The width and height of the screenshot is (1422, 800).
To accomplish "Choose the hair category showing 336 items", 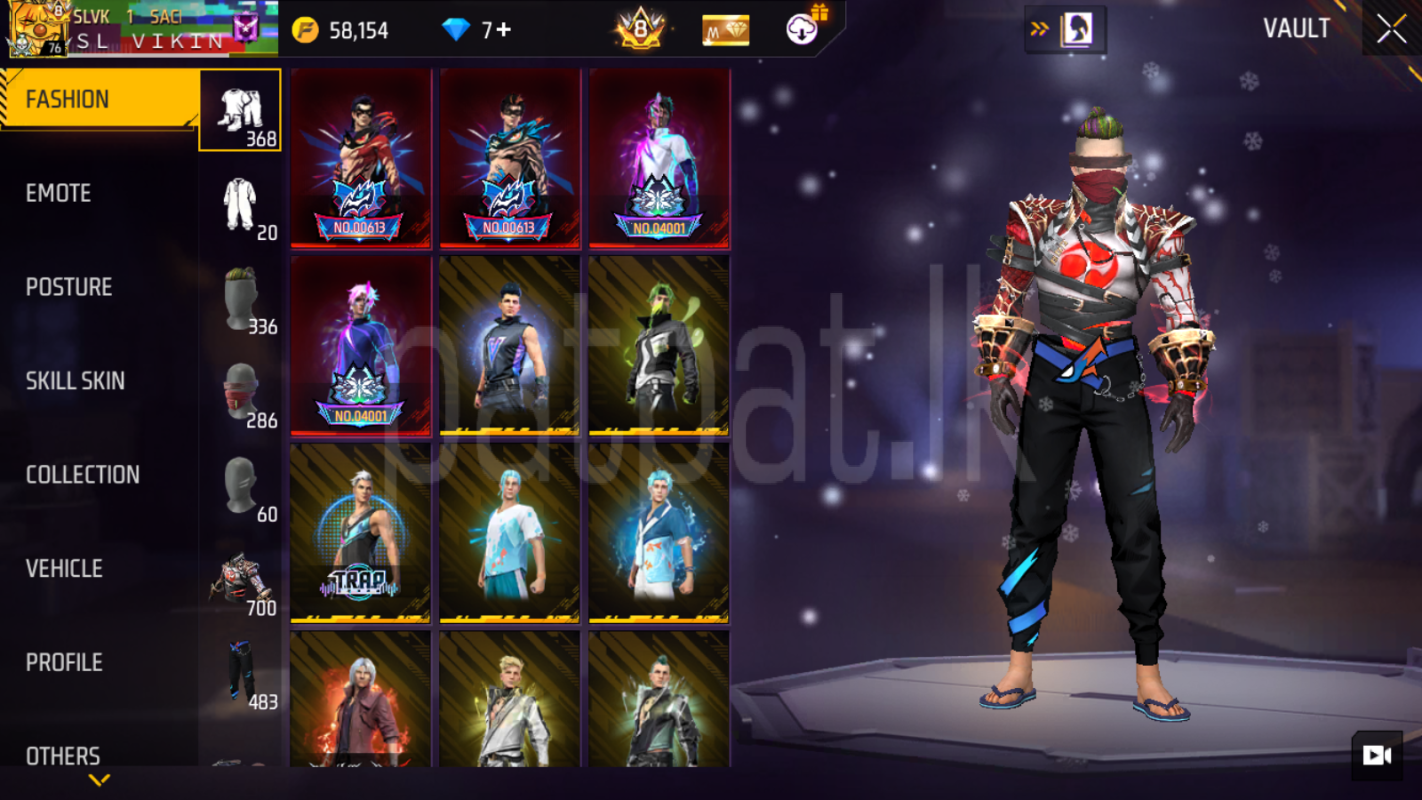I will [x=240, y=299].
